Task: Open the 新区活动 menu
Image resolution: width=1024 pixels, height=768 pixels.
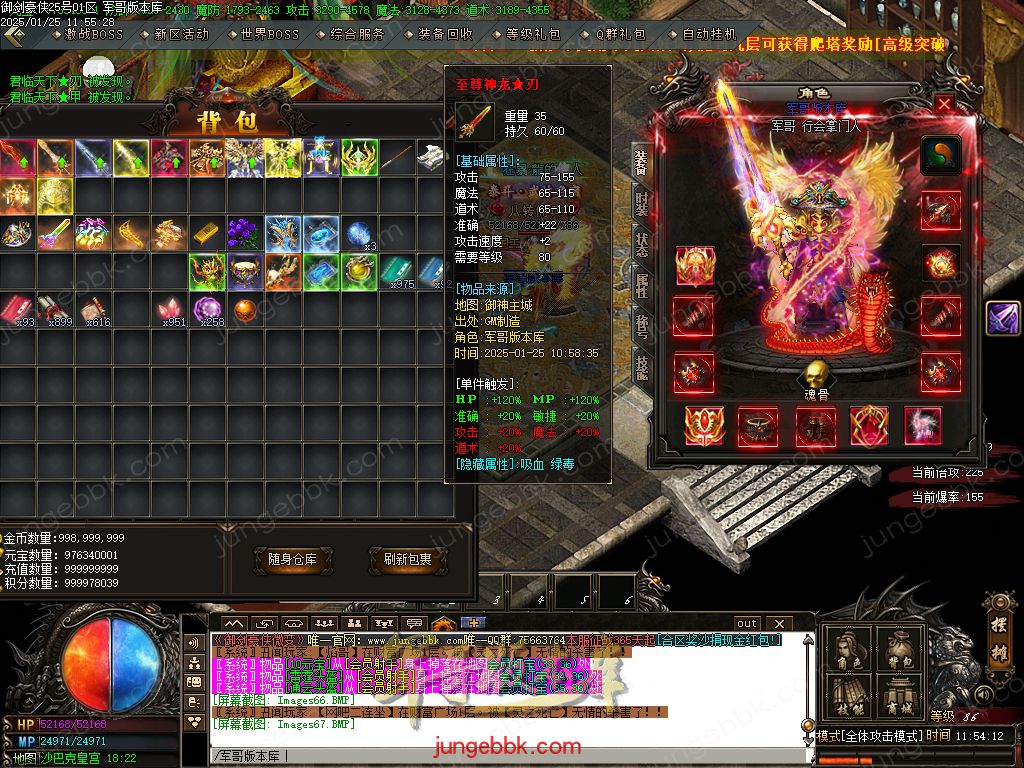Action: [180, 34]
